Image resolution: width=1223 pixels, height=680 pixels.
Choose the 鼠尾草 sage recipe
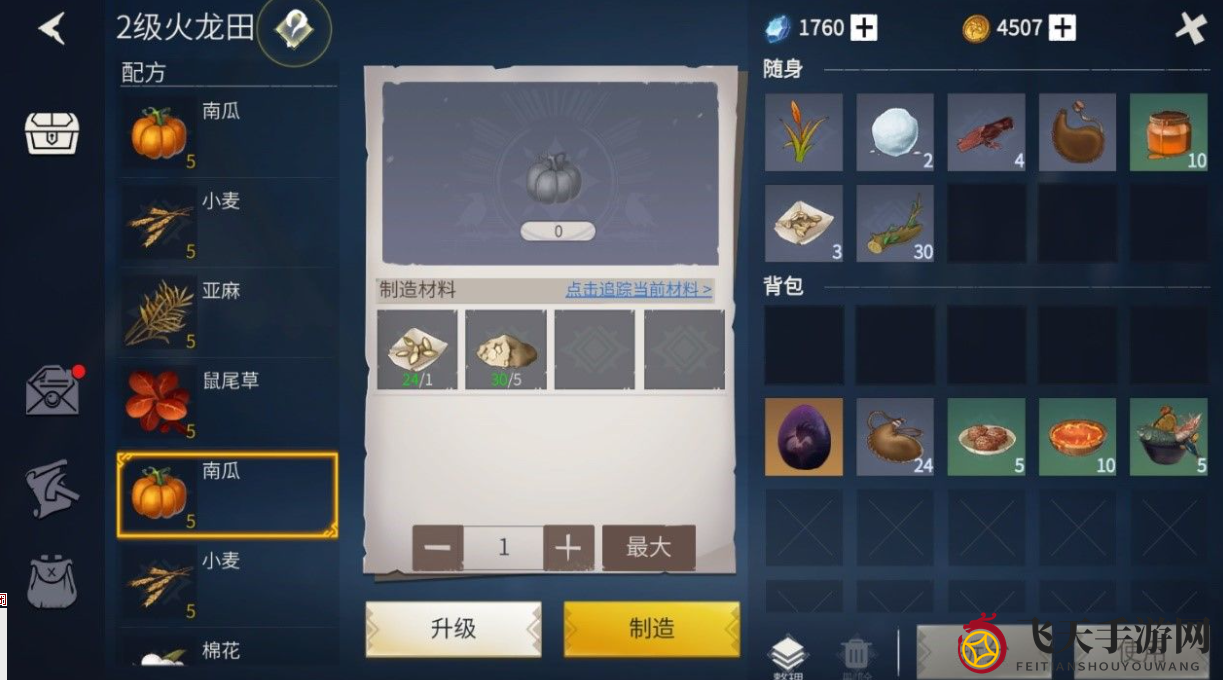[x=227, y=403]
